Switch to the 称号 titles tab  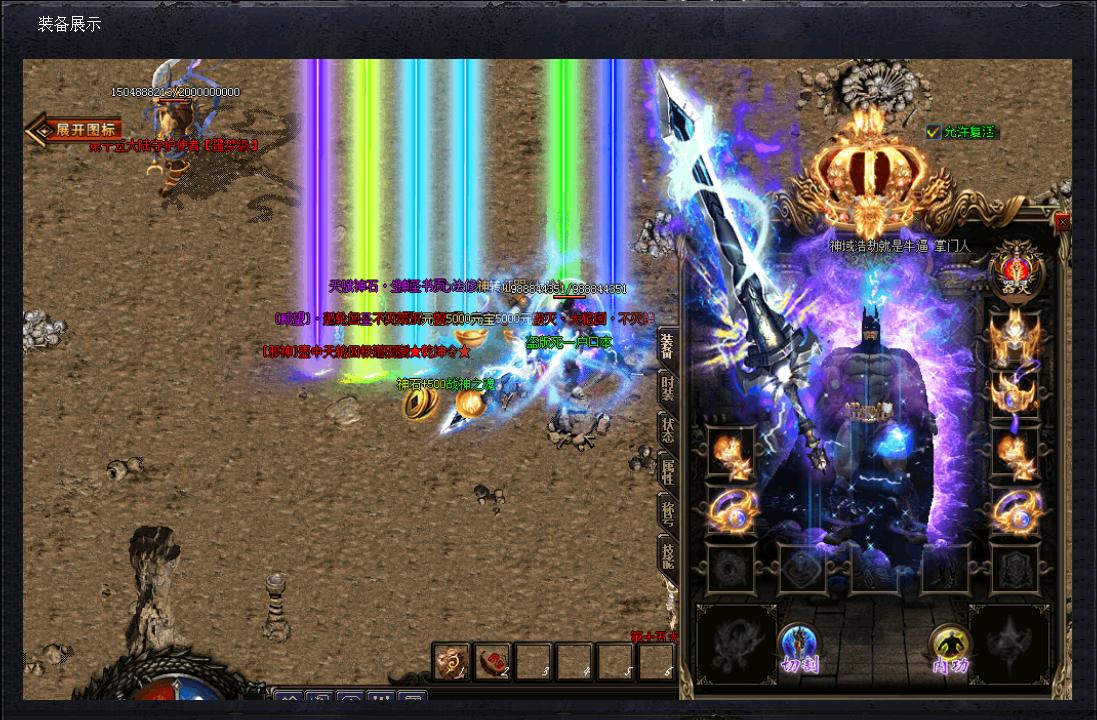click(666, 511)
